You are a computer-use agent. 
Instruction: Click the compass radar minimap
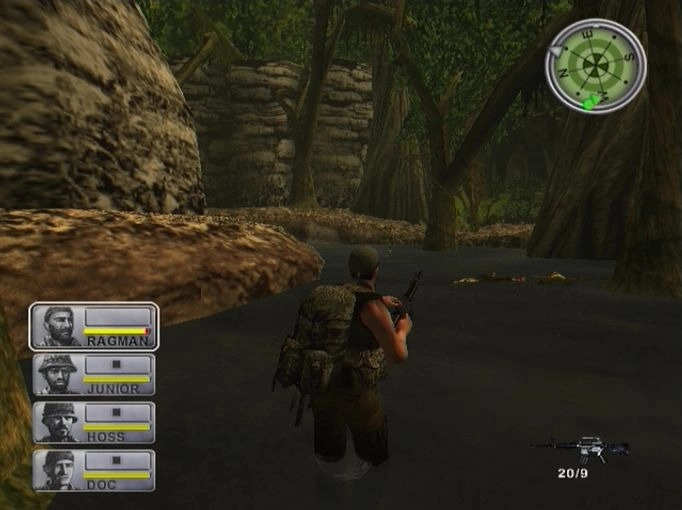click(596, 66)
